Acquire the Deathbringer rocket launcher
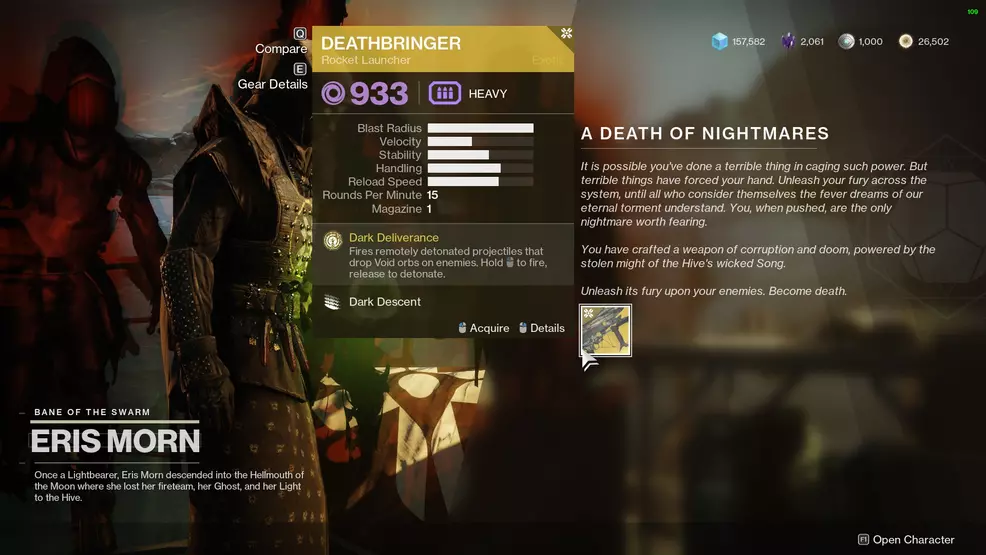 [484, 328]
